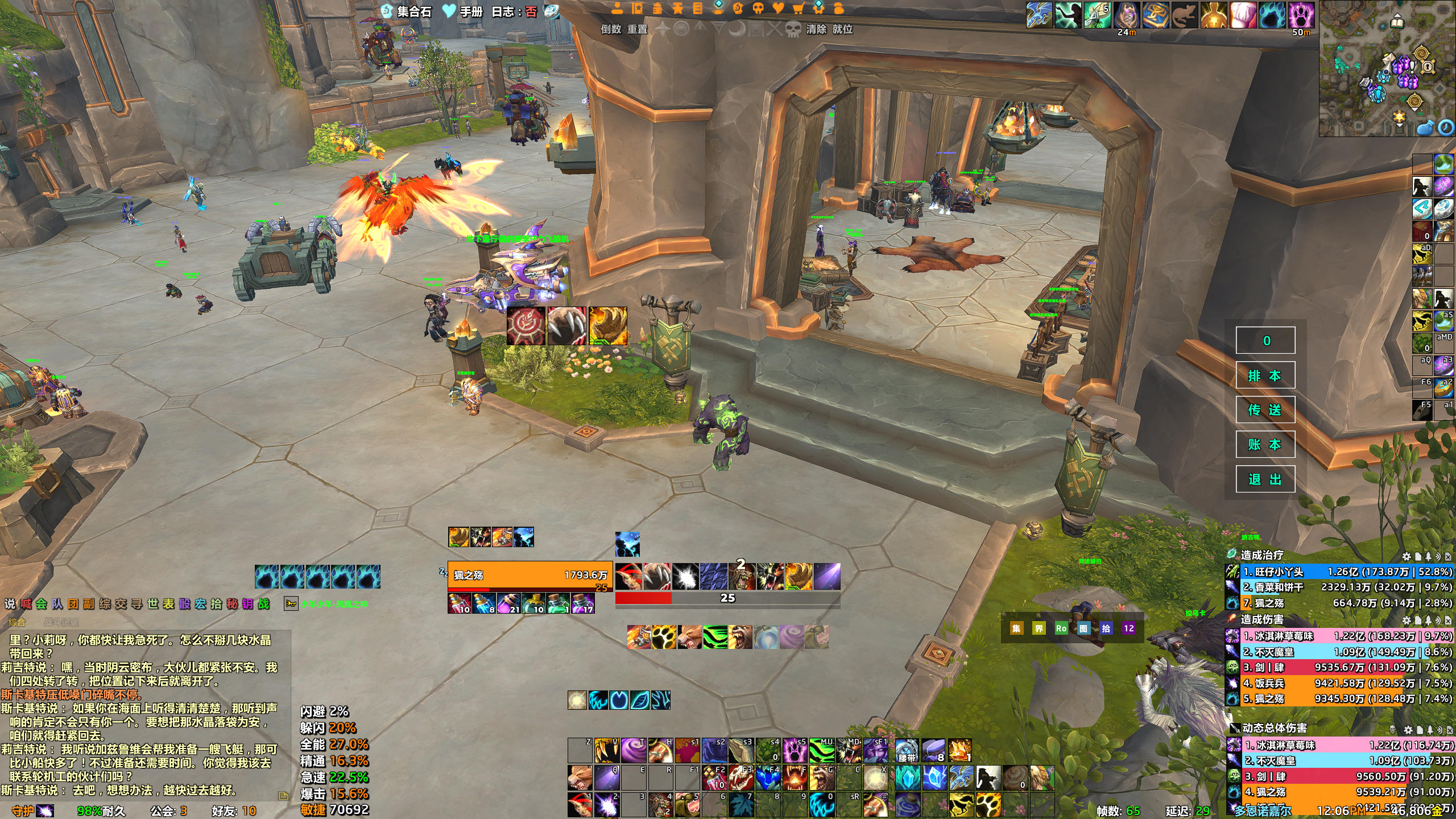Start the 倒数 countdown
Screen dimensions: 1456x819
click(611, 29)
